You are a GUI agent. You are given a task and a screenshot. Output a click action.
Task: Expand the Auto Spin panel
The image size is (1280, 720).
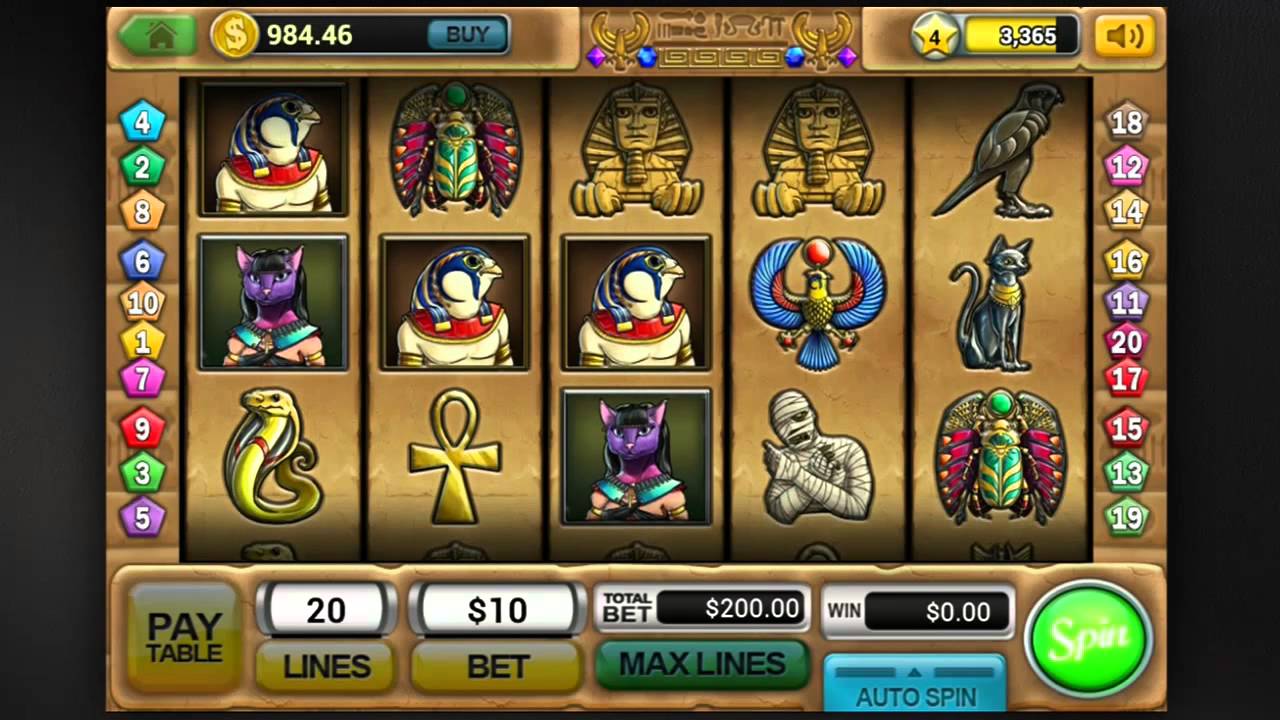click(x=915, y=685)
